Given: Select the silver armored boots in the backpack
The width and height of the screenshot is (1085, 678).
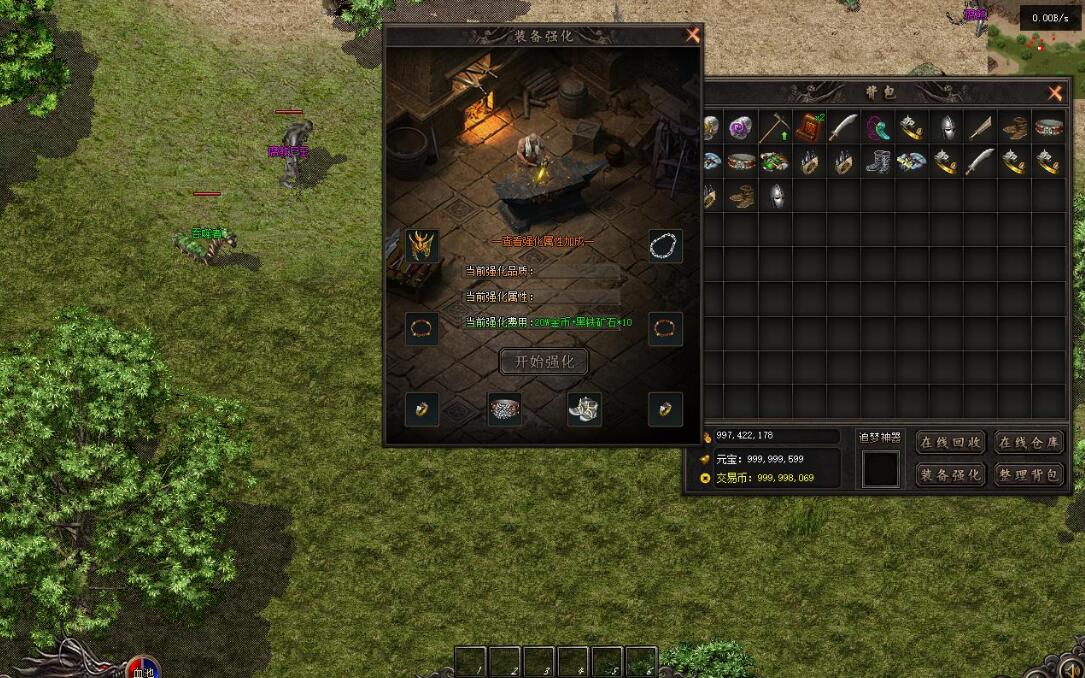Looking at the screenshot, I should (877, 162).
